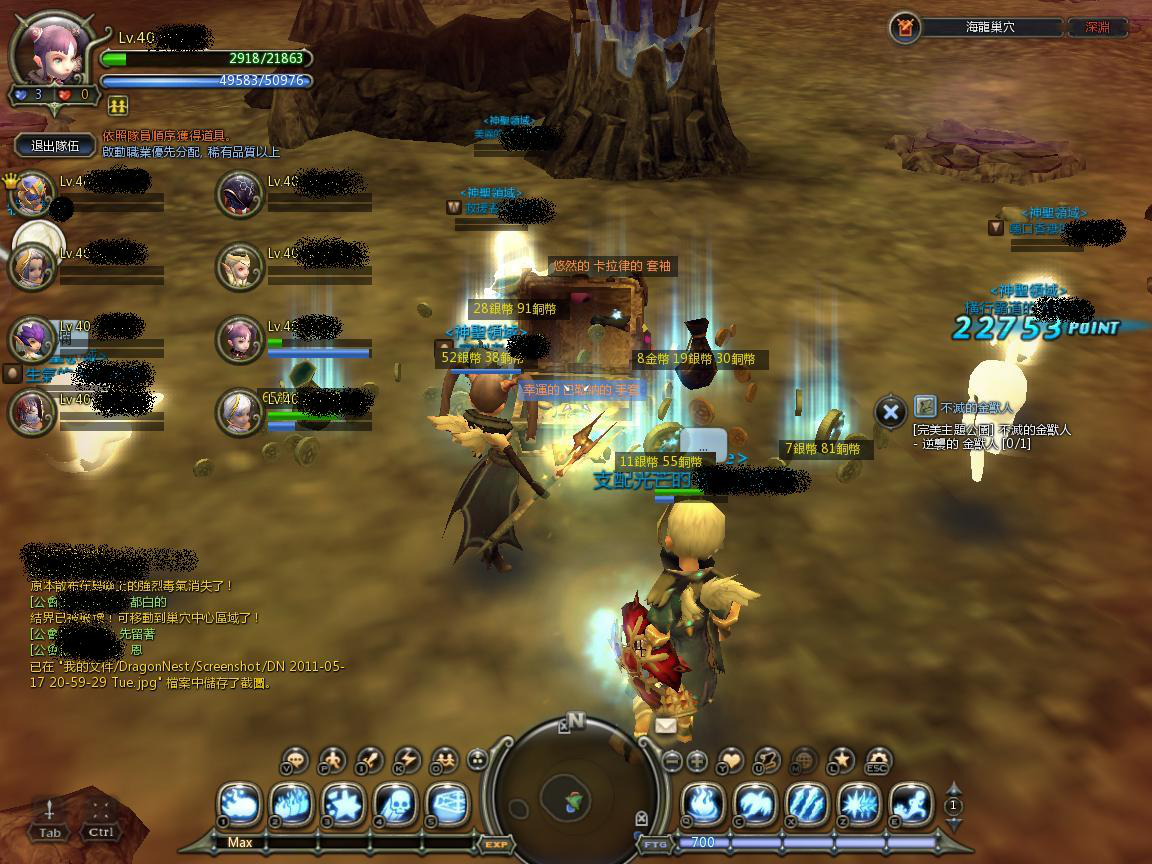Click the 海龍巢穴 dungeon icon
1152x864 pixels.
point(904,28)
